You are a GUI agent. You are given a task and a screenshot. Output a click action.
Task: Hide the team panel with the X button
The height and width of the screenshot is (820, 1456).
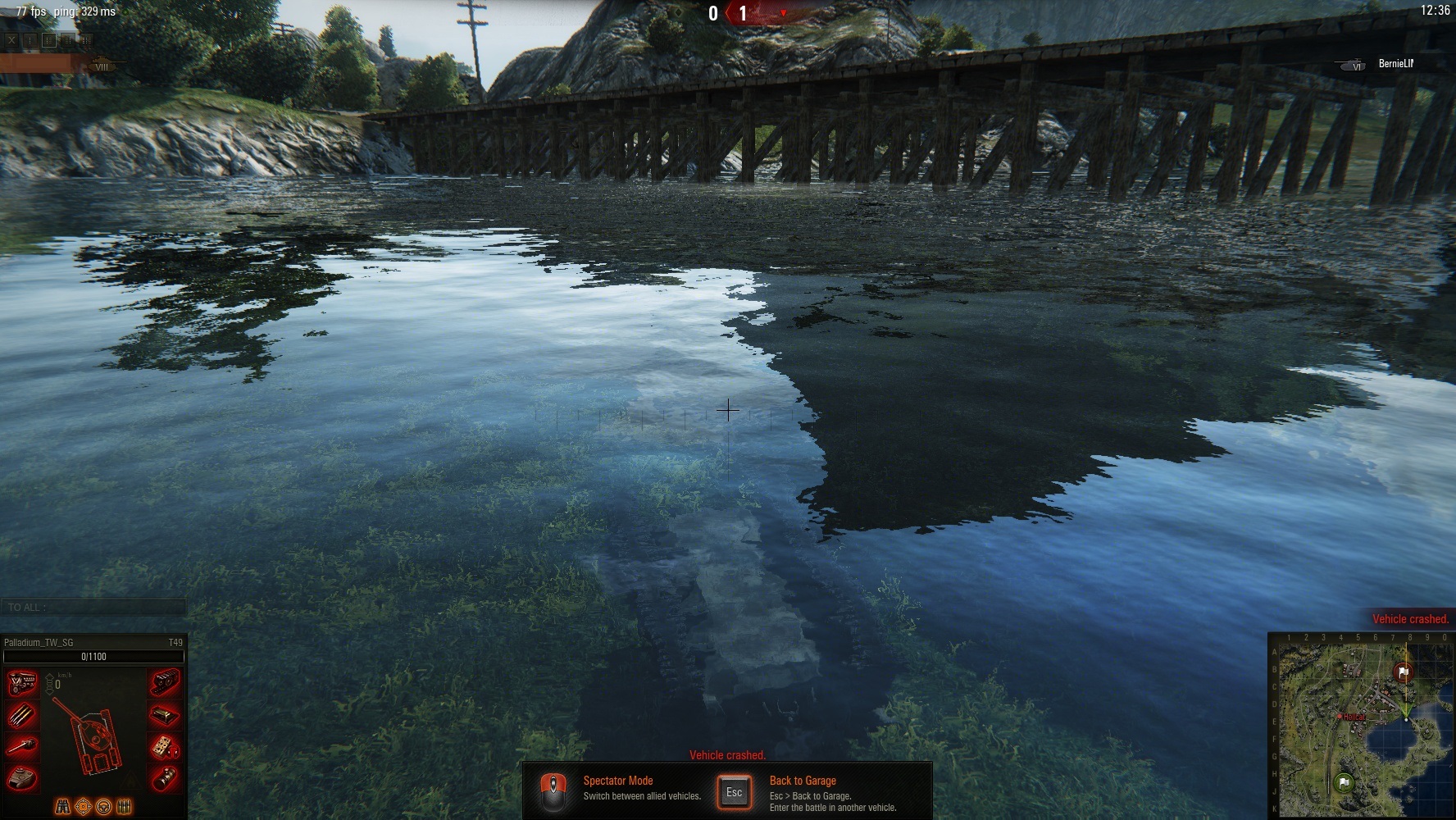tap(12, 39)
